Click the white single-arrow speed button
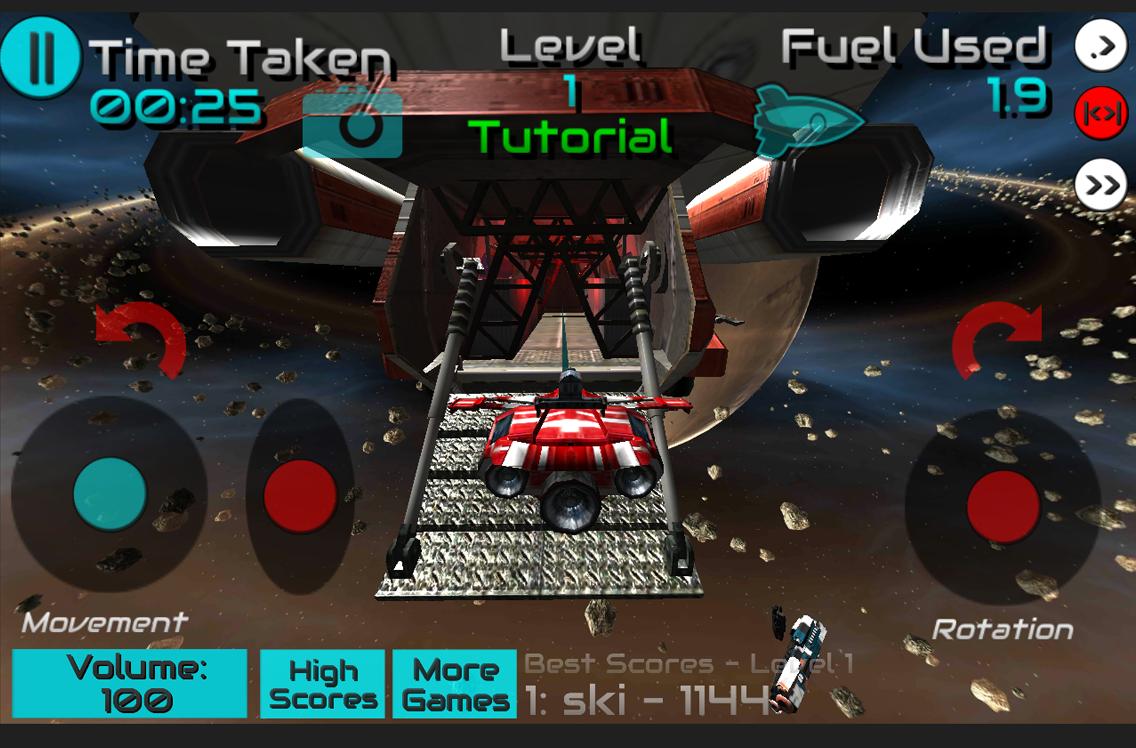This screenshot has height=748, width=1136. click(1100, 46)
